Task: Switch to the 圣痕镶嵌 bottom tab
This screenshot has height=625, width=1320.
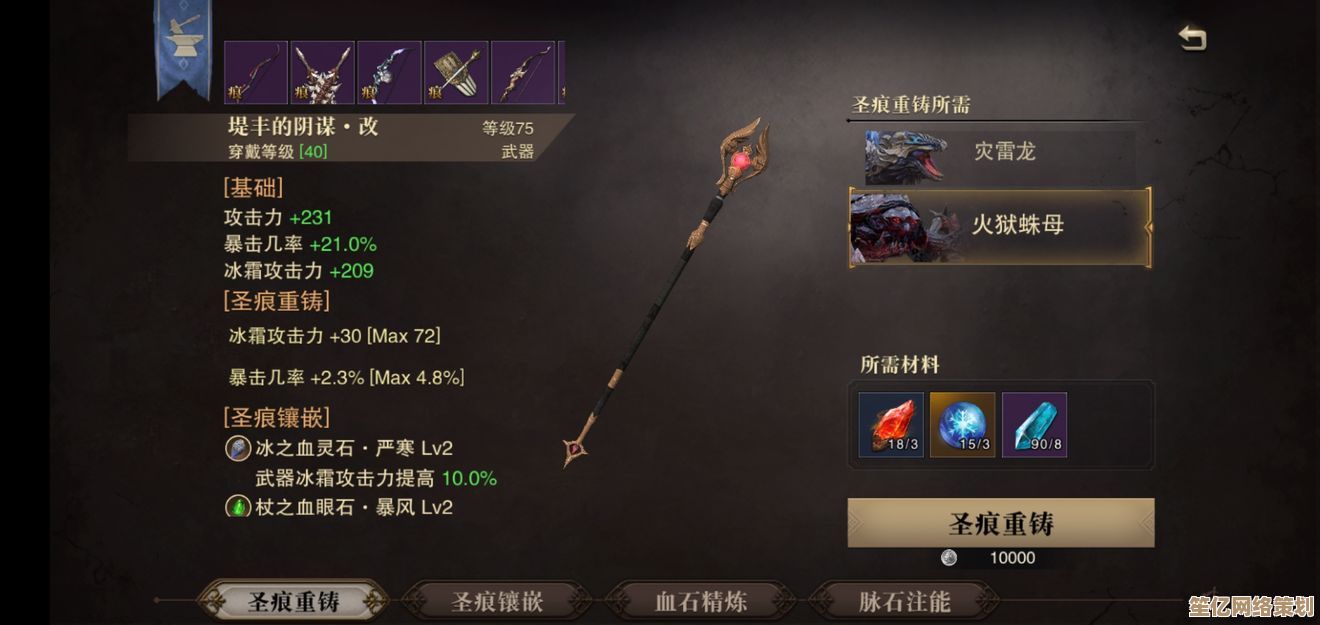Action: (497, 601)
